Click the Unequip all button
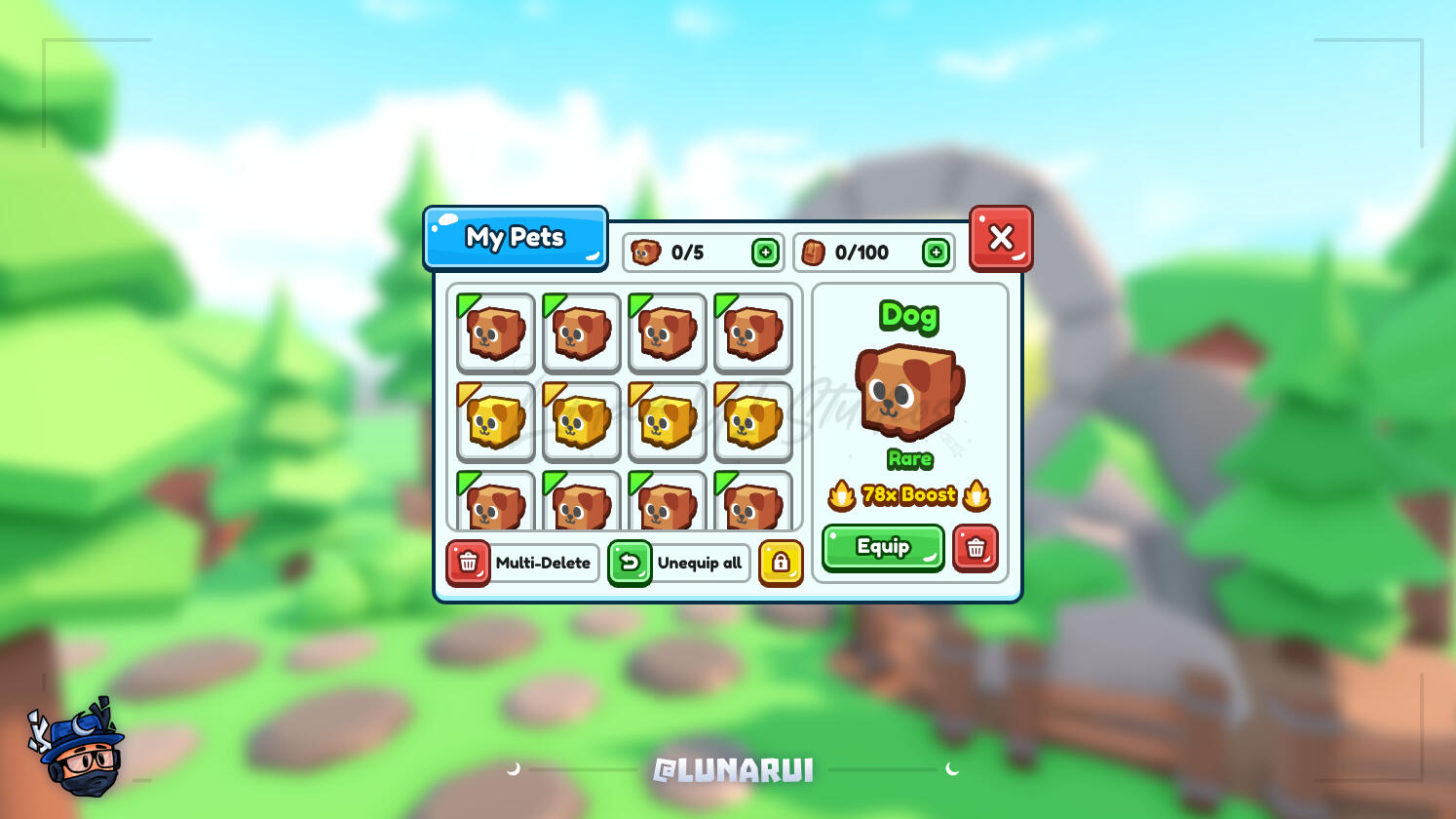This screenshot has height=819, width=1456. (698, 564)
